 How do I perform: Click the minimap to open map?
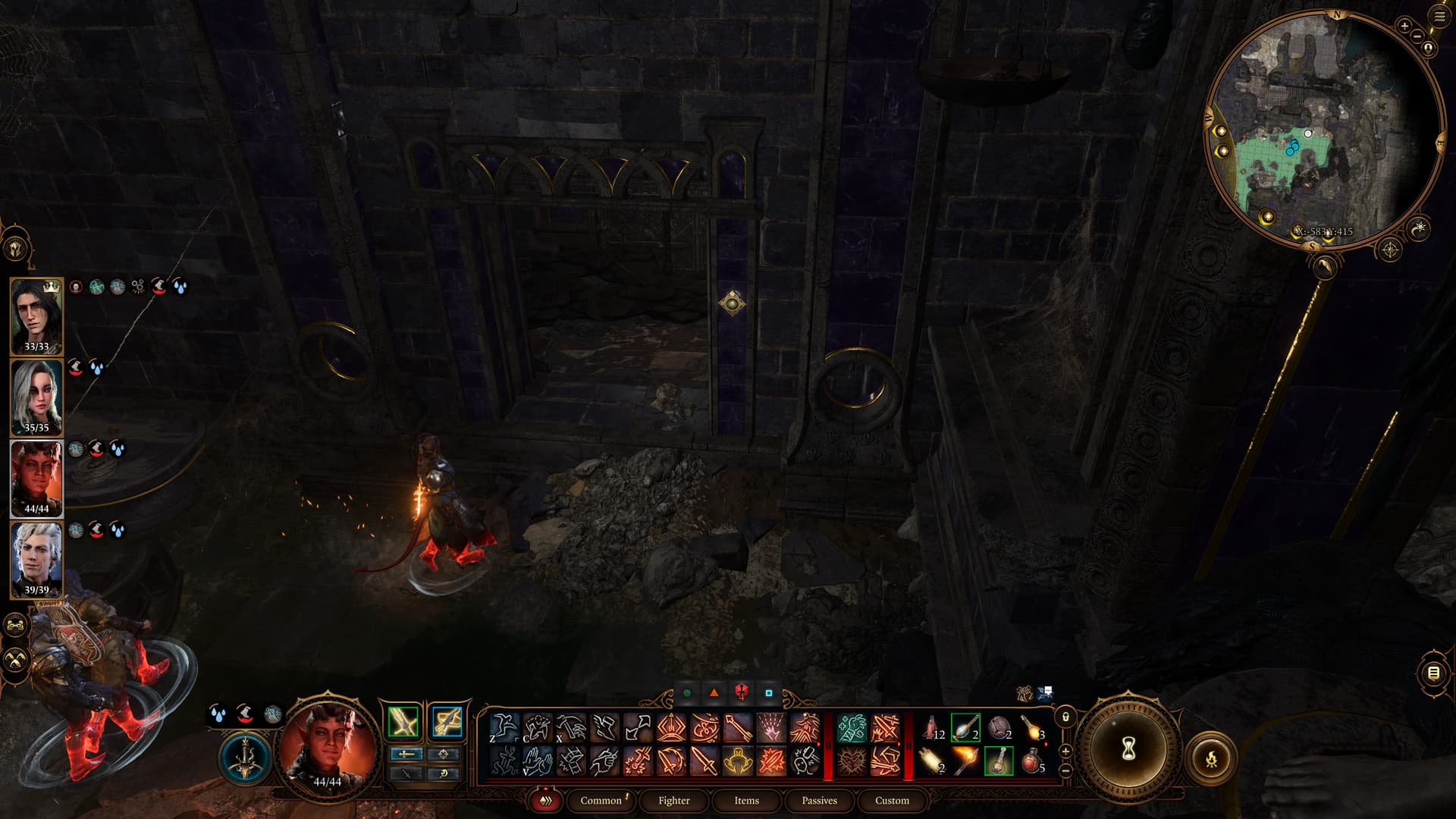pyautogui.click(x=1323, y=129)
